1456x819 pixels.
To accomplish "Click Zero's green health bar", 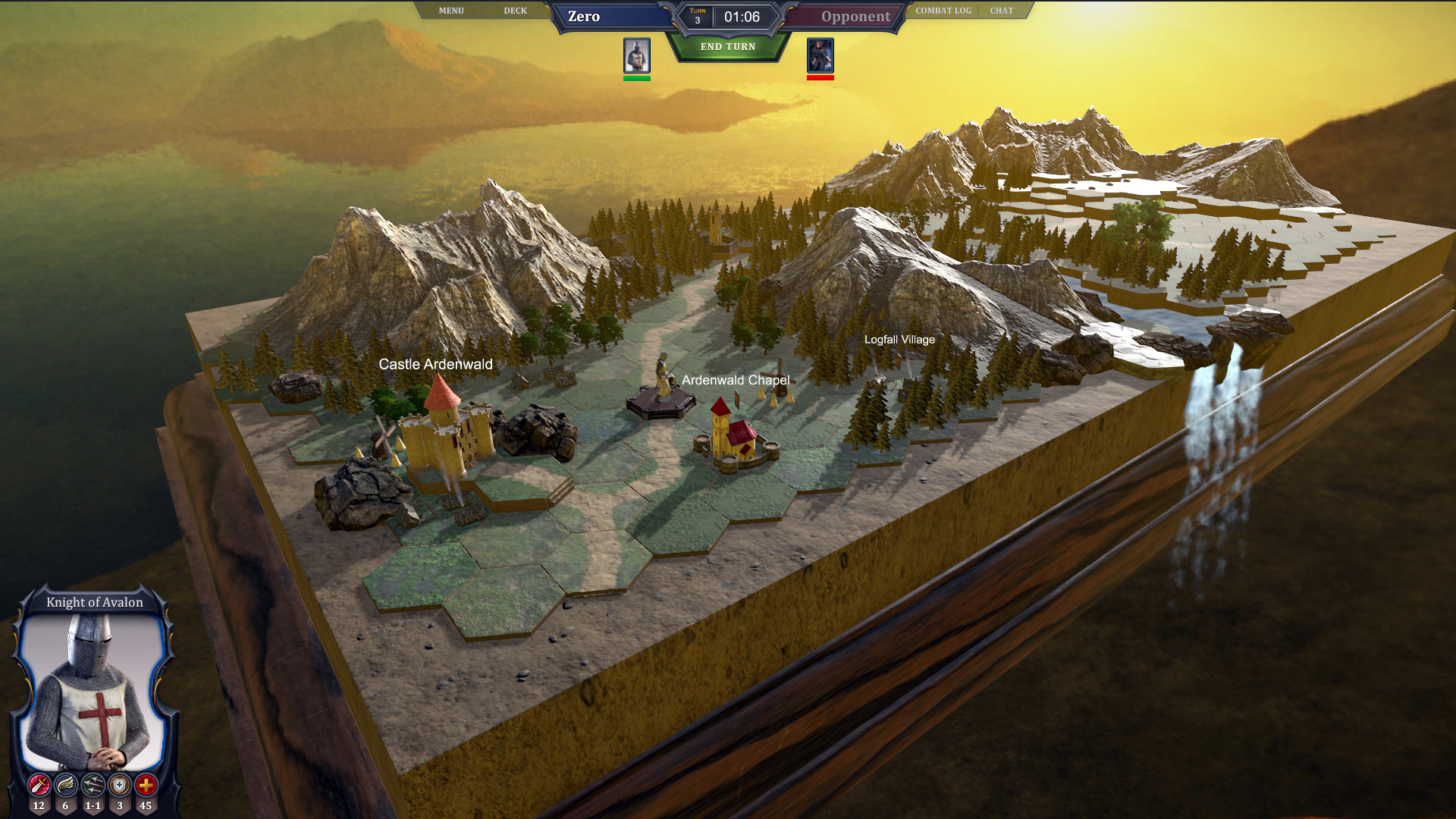I will click(x=635, y=77).
